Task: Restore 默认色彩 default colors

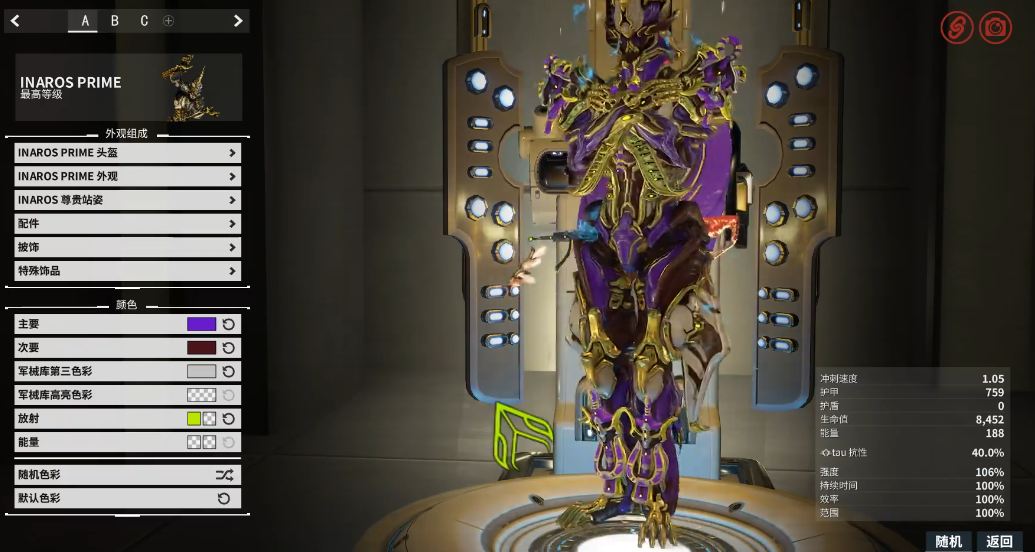Action: [127, 498]
